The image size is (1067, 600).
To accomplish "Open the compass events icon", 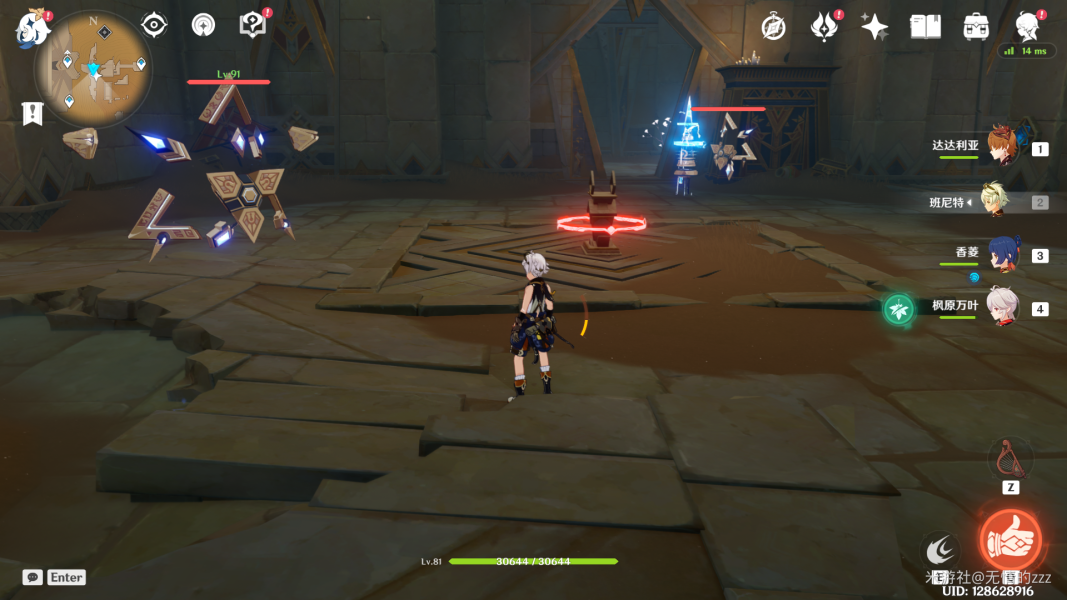I will [x=773, y=27].
